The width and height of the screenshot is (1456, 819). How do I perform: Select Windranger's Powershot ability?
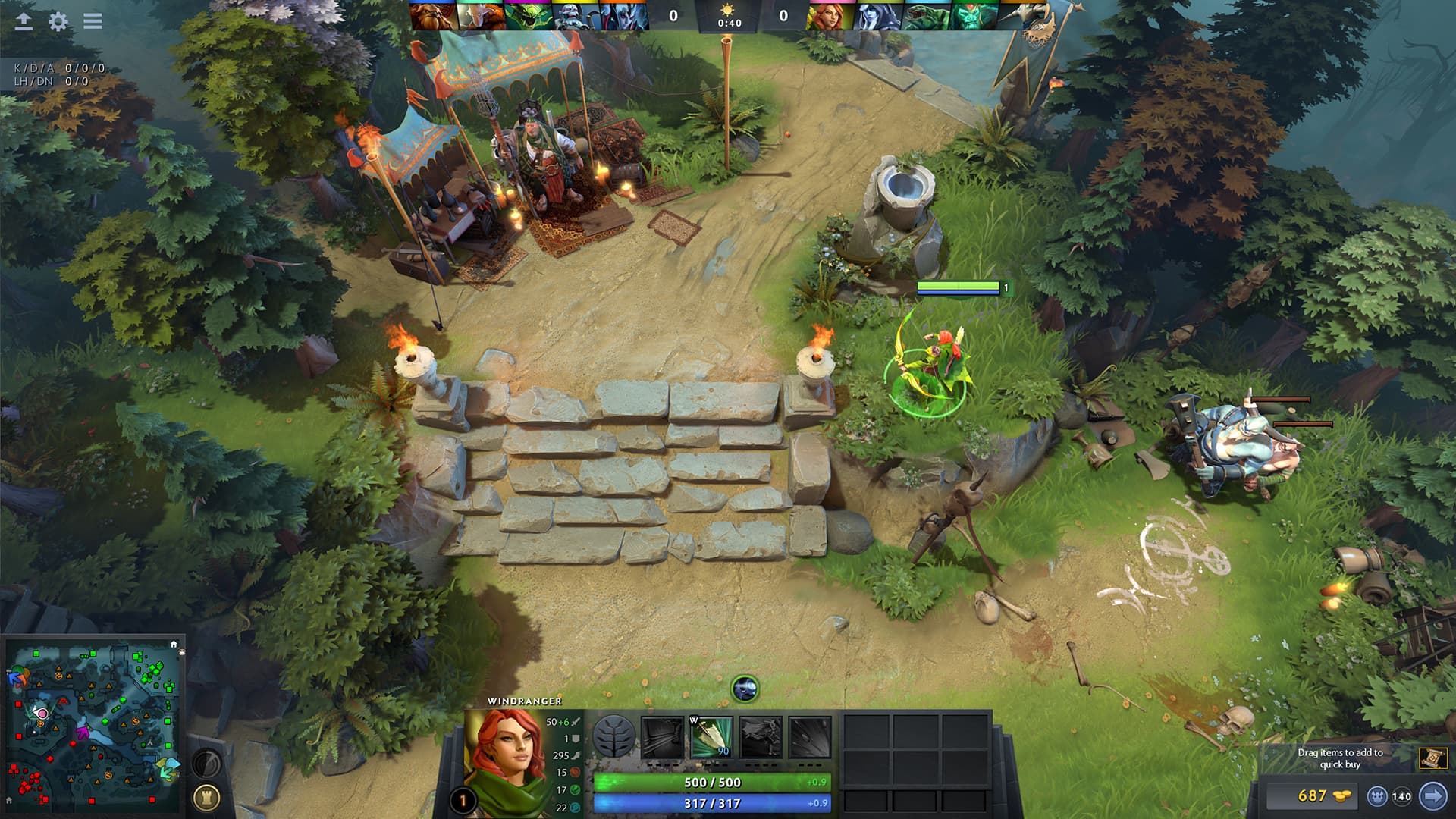point(713,736)
